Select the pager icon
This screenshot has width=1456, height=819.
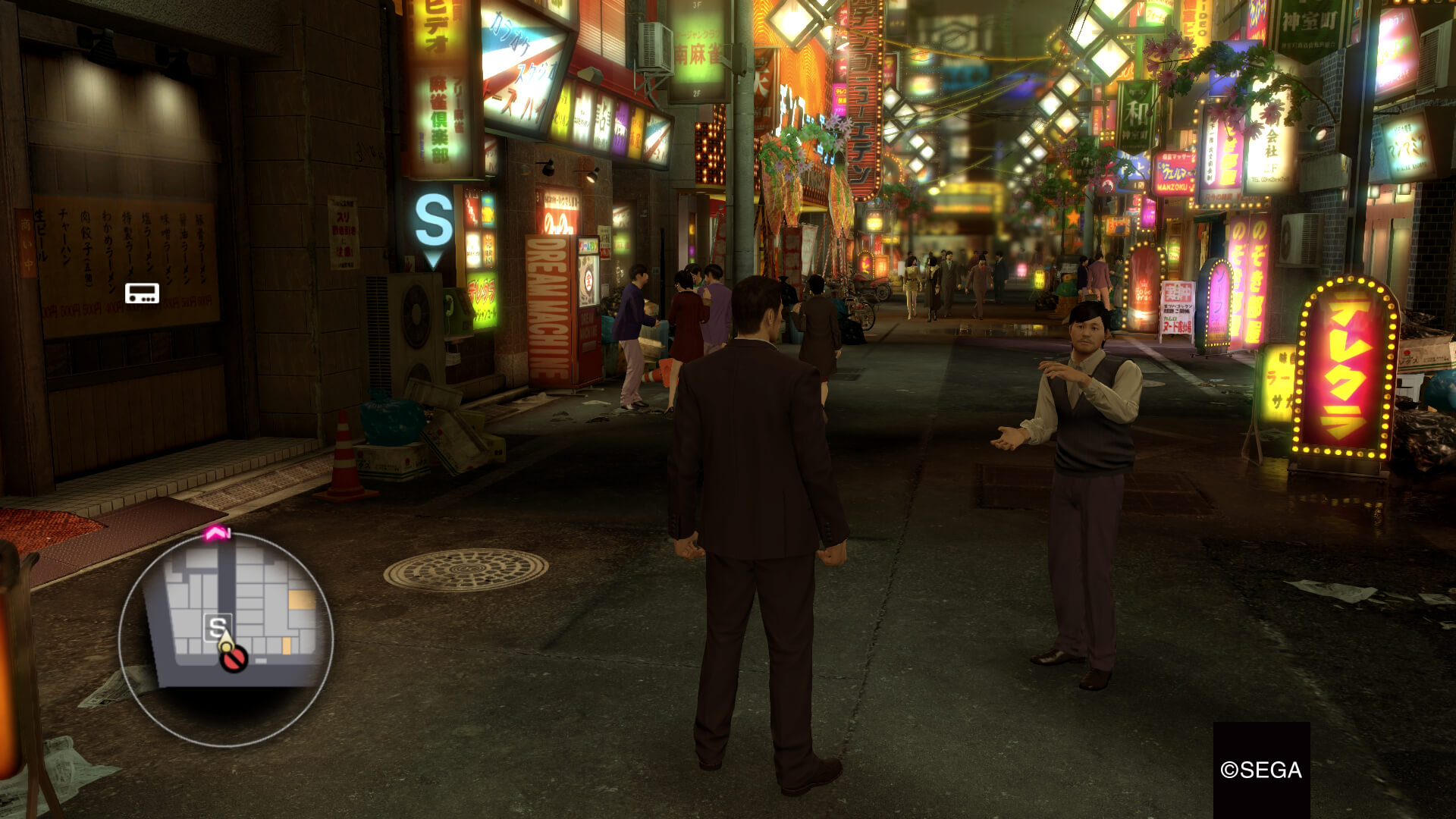pyautogui.click(x=142, y=293)
